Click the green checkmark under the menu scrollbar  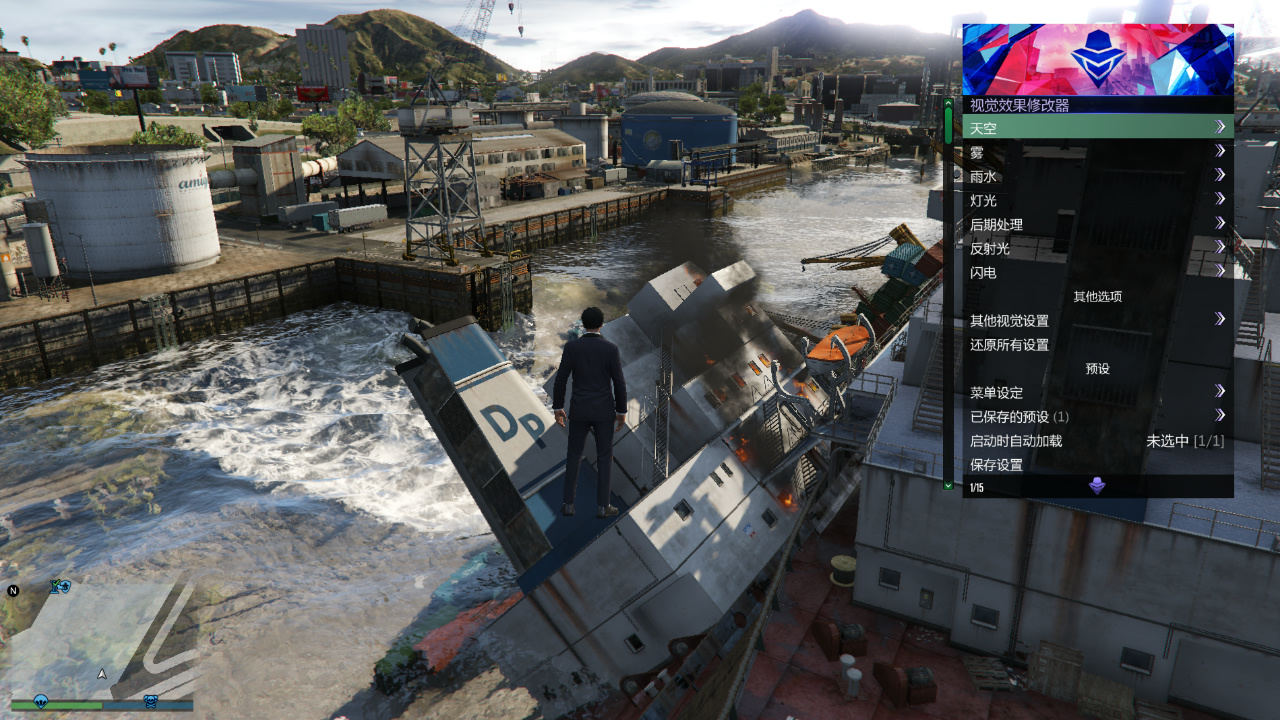pyautogui.click(x=947, y=486)
